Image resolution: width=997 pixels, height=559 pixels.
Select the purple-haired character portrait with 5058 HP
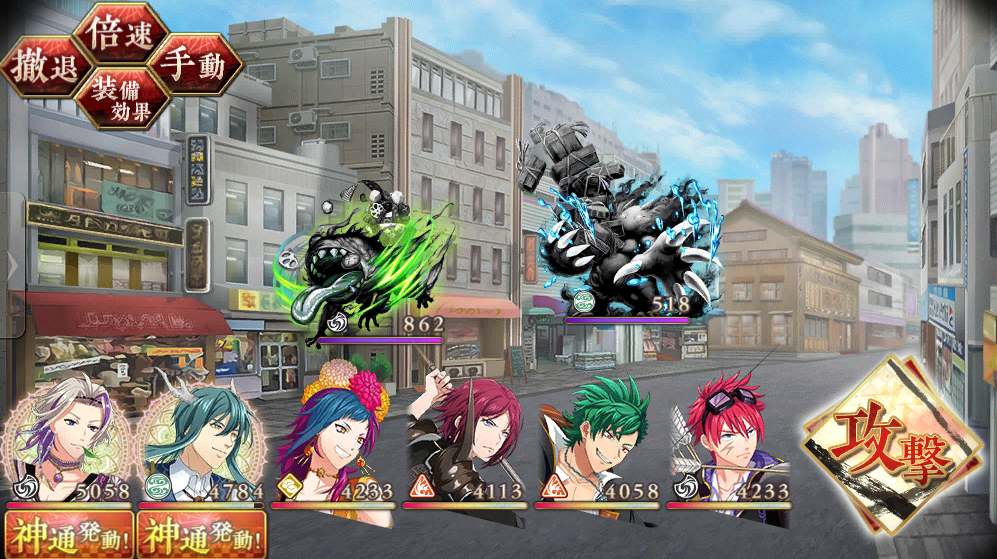coord(66,445)
